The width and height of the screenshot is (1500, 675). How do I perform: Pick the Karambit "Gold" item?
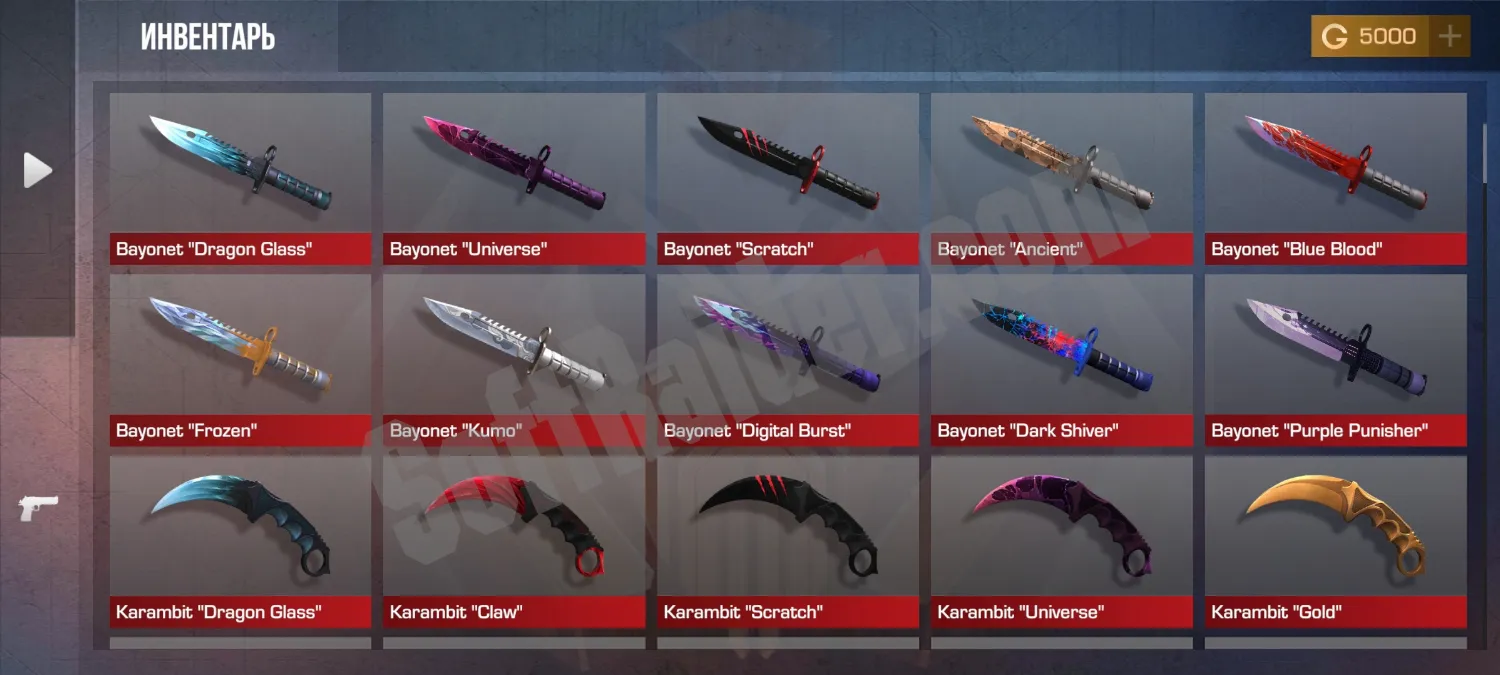1336,541
